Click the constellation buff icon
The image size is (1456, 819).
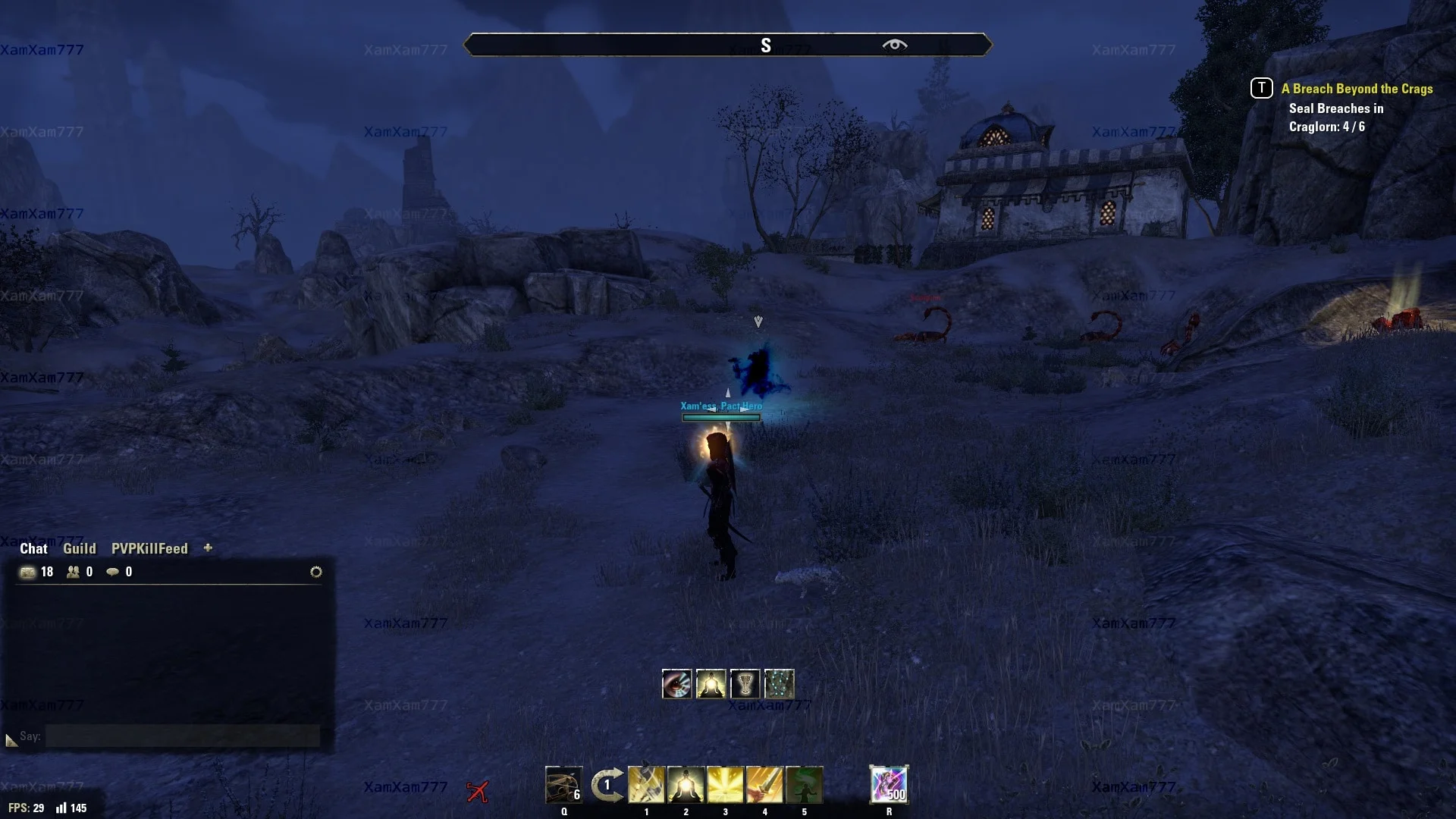pos(779,684)
